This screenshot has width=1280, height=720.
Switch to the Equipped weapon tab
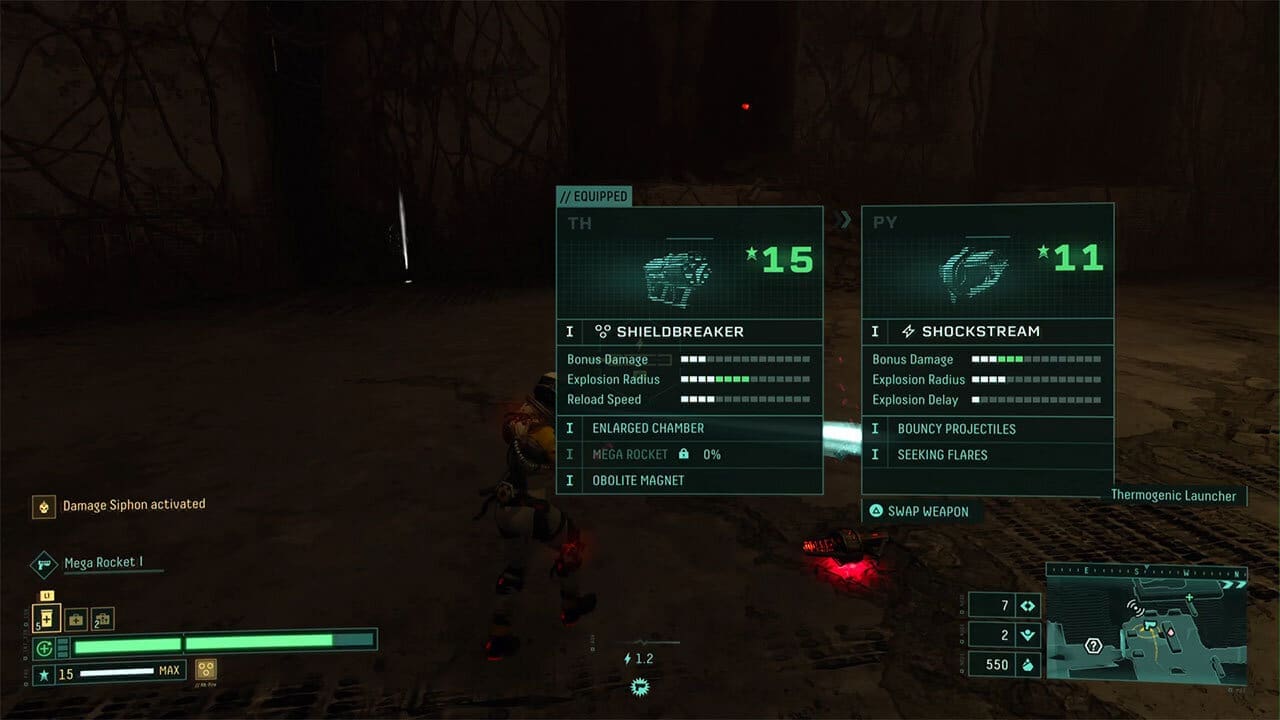594,196
